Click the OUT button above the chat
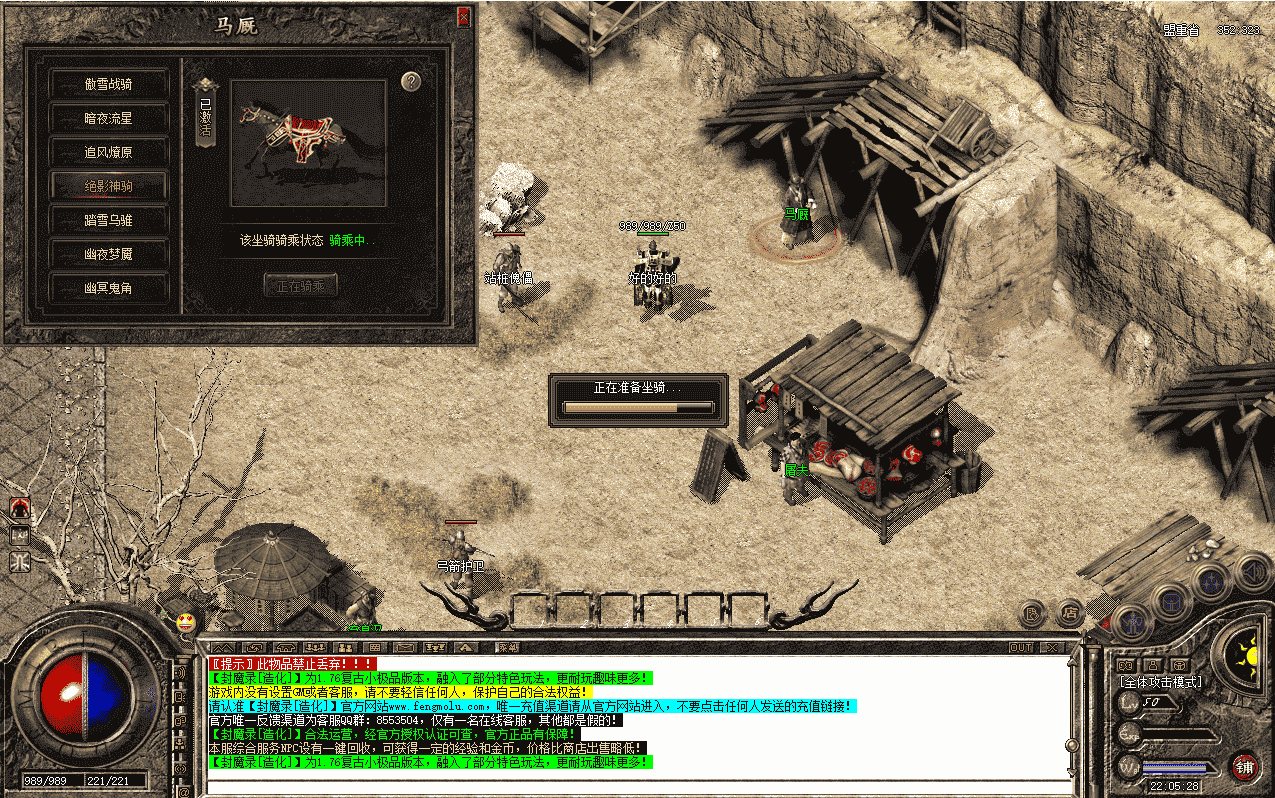This screenshot has width=1275, height=798. click(x=1021, y=647)
